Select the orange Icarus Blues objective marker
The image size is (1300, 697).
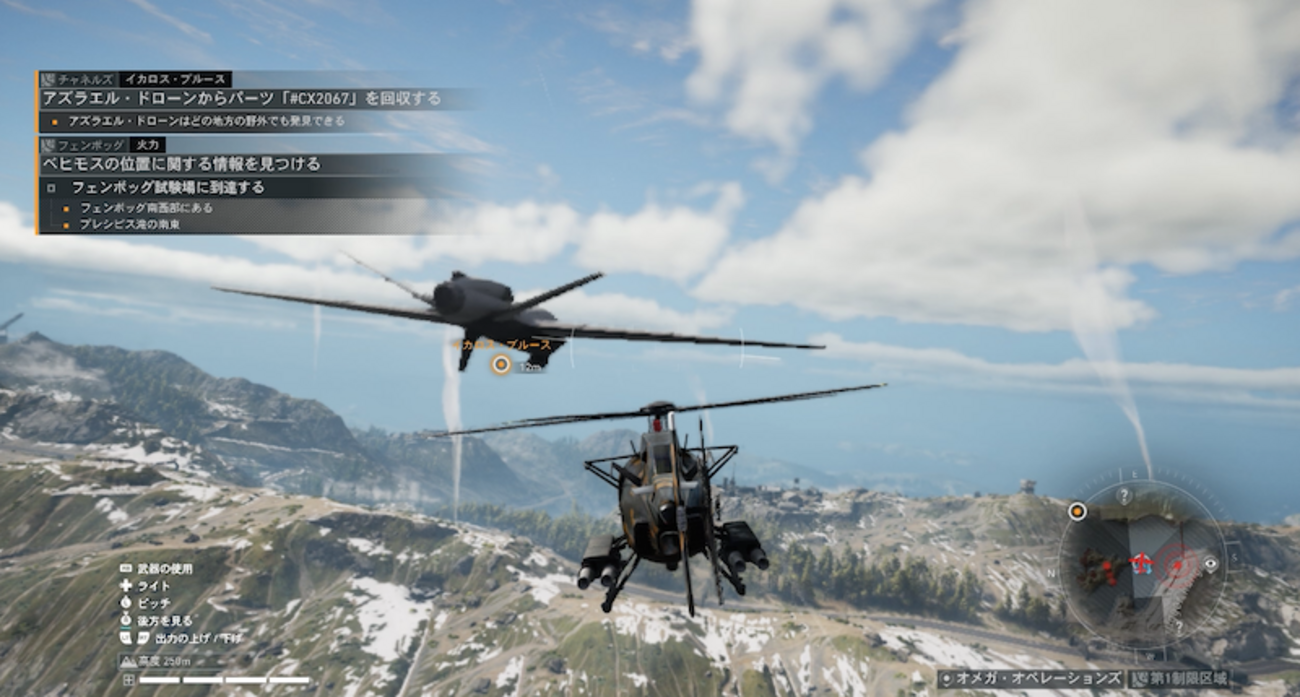[x=501, y=365]
